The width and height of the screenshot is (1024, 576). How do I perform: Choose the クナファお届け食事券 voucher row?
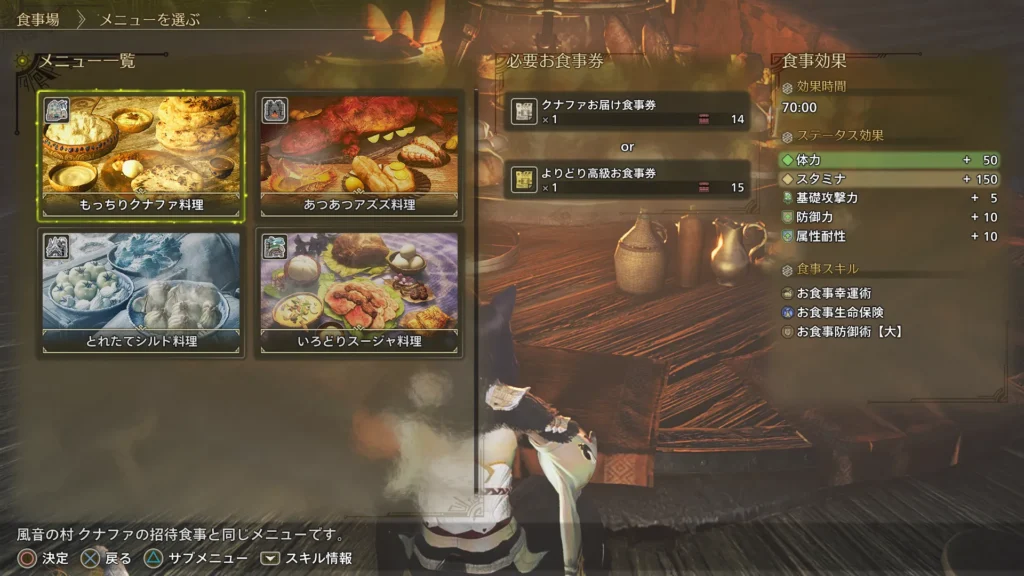click(x=627, y=112)
